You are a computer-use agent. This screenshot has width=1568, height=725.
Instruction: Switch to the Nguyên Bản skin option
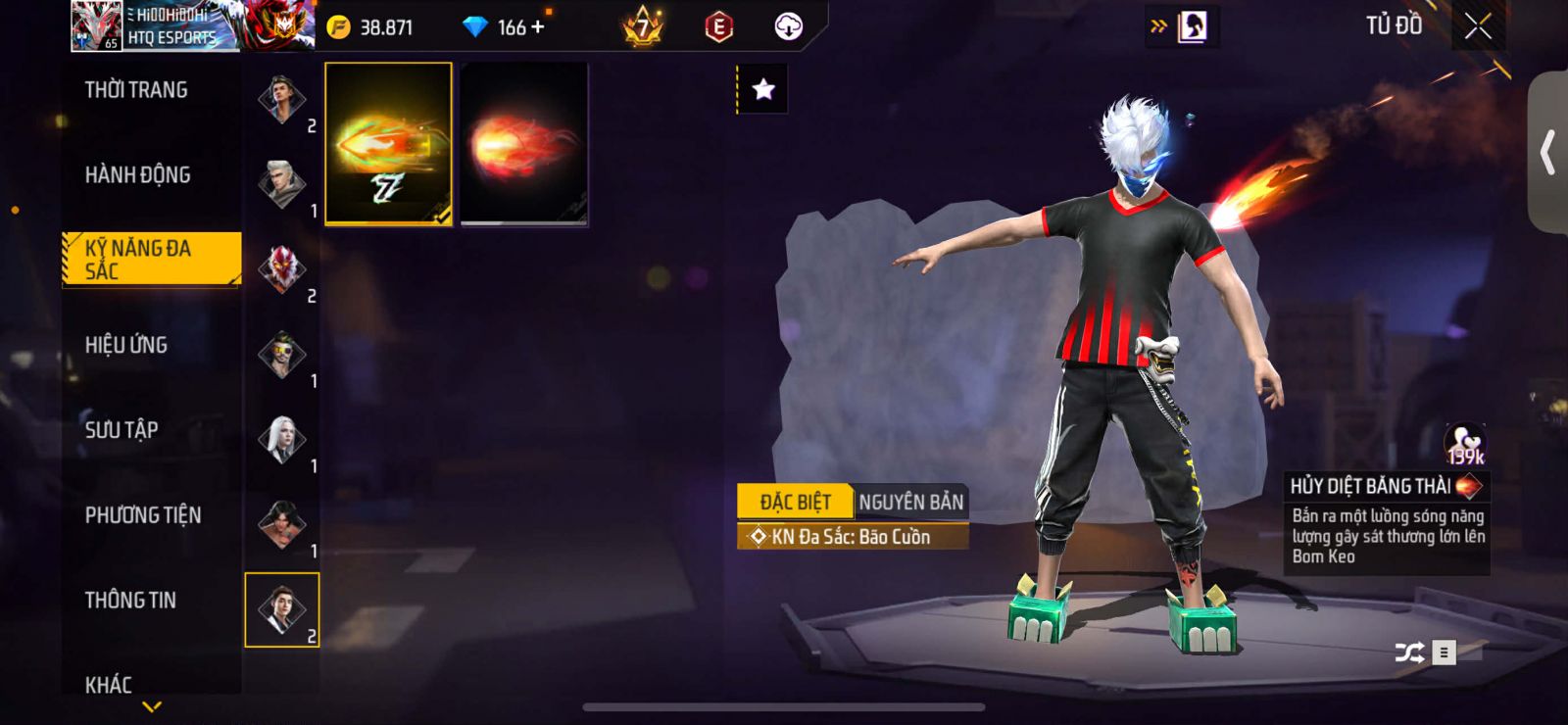pyautogui.click(x=910, y=503)
